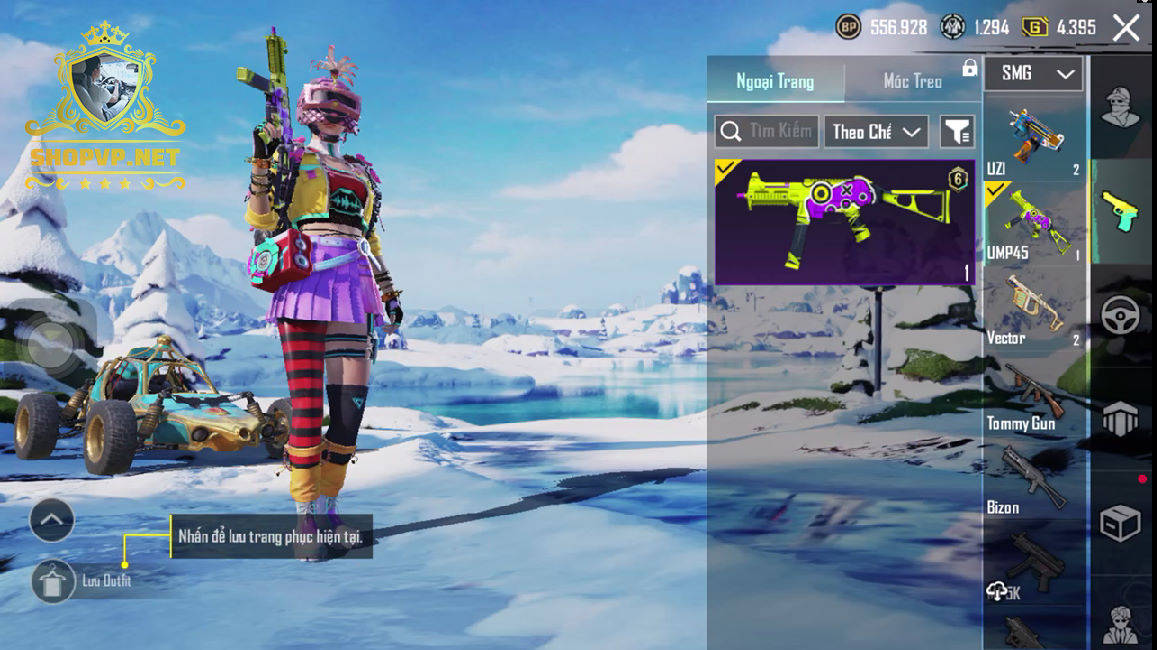Choose Vector in the weapon list
The height and width of the screenshot is (650, 1157).
click(1034, 308)
